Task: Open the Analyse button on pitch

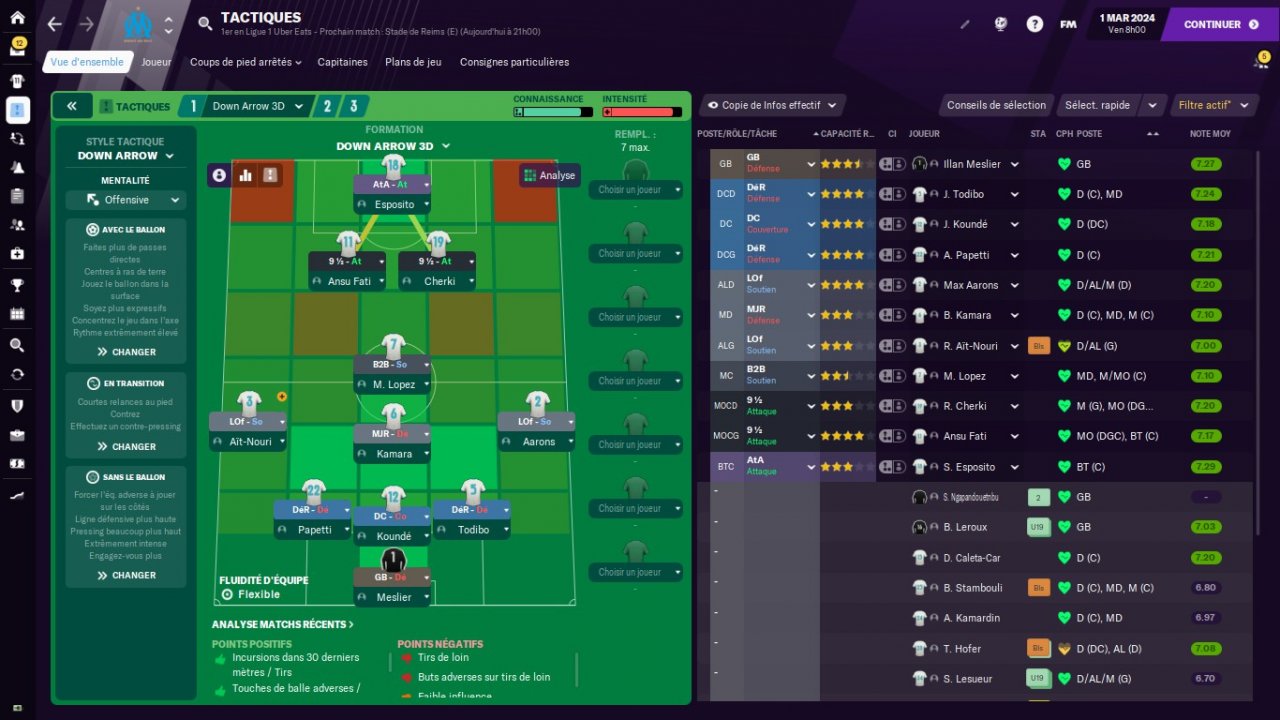Action: click(x=549, y=175)
